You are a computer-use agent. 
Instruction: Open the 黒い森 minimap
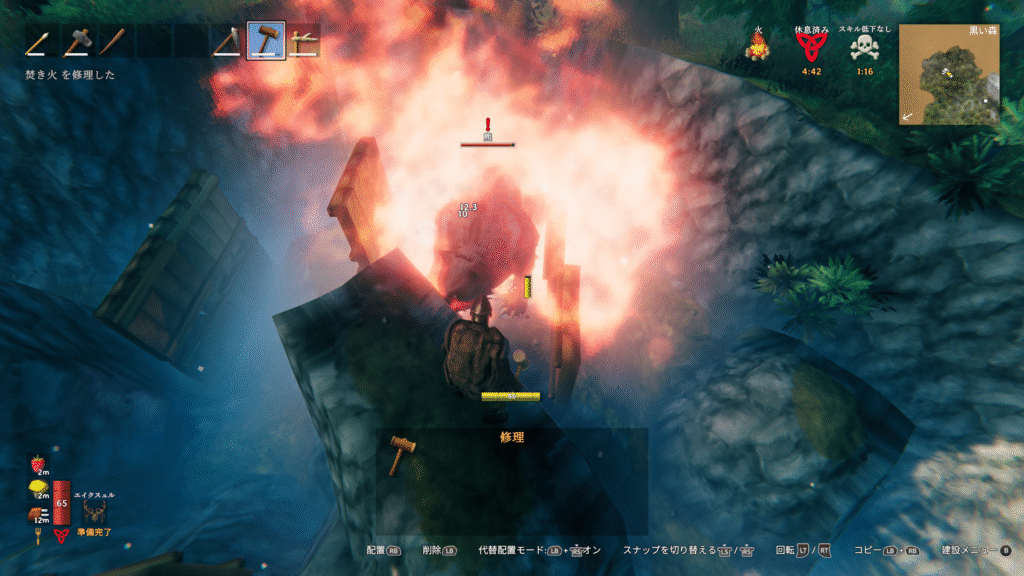pos(948,75)
